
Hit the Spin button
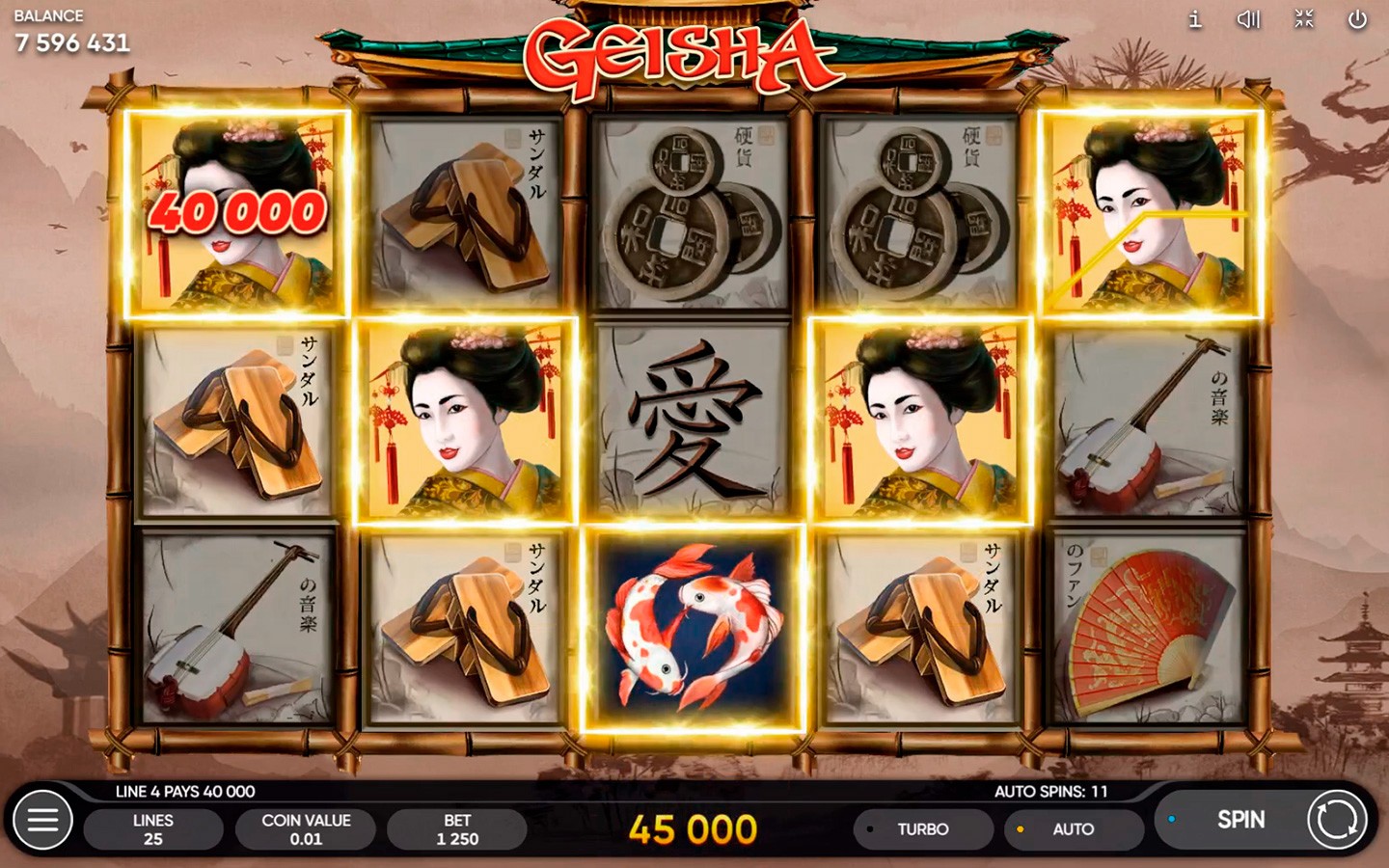pyautogui.click(x=1239, y=820)
